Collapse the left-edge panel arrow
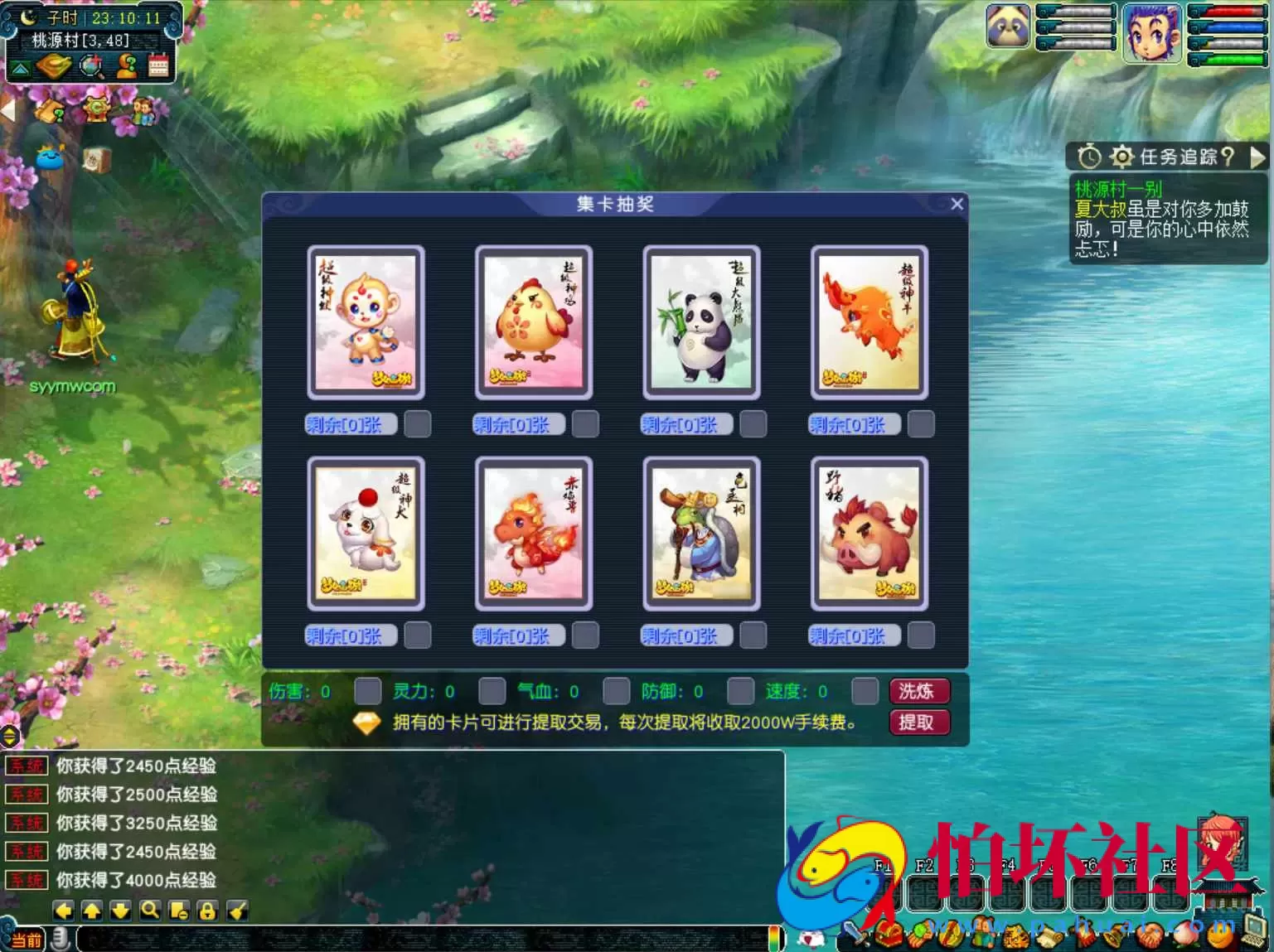 click(x=7, y=109)
